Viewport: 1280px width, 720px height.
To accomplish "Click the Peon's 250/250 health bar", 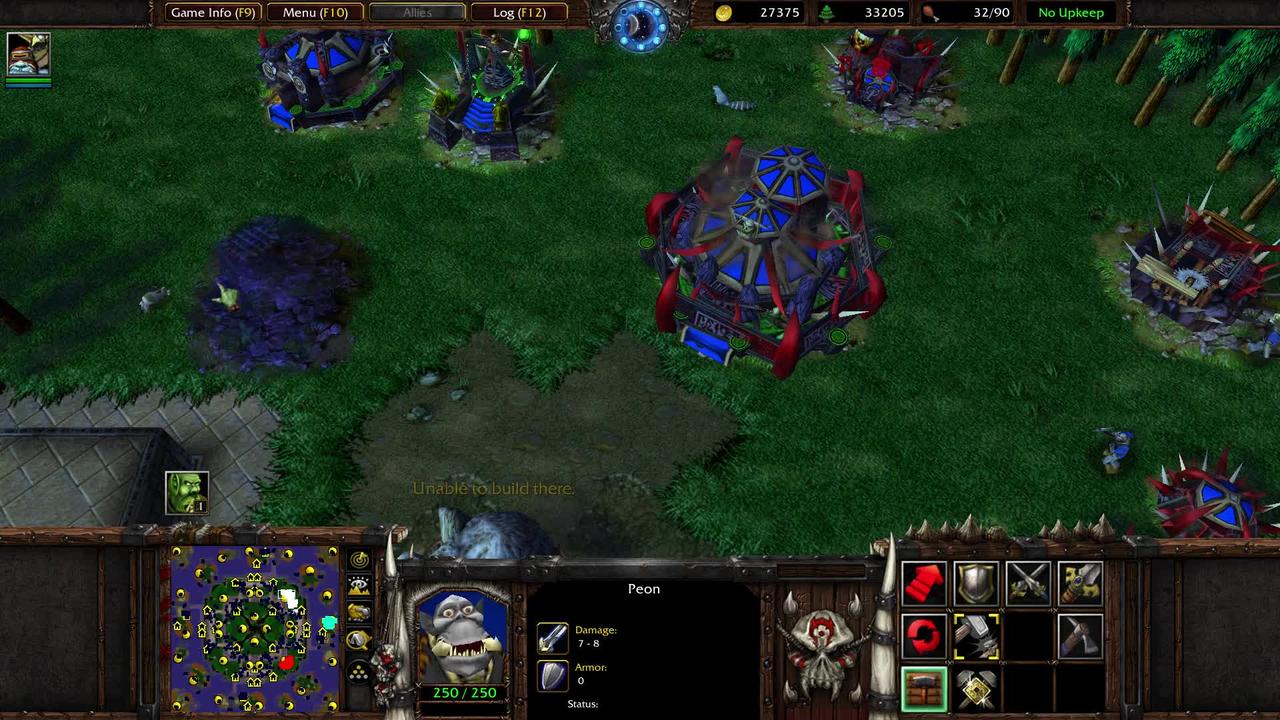I will tap(465, 692).
